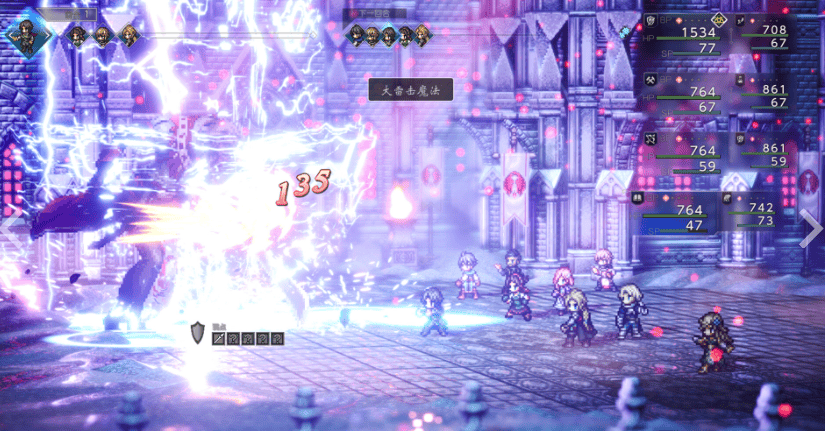The width and height of the screenshot is (825, 431).
Task: Select the 861 HP member with 67 SP
Action: 775,92
